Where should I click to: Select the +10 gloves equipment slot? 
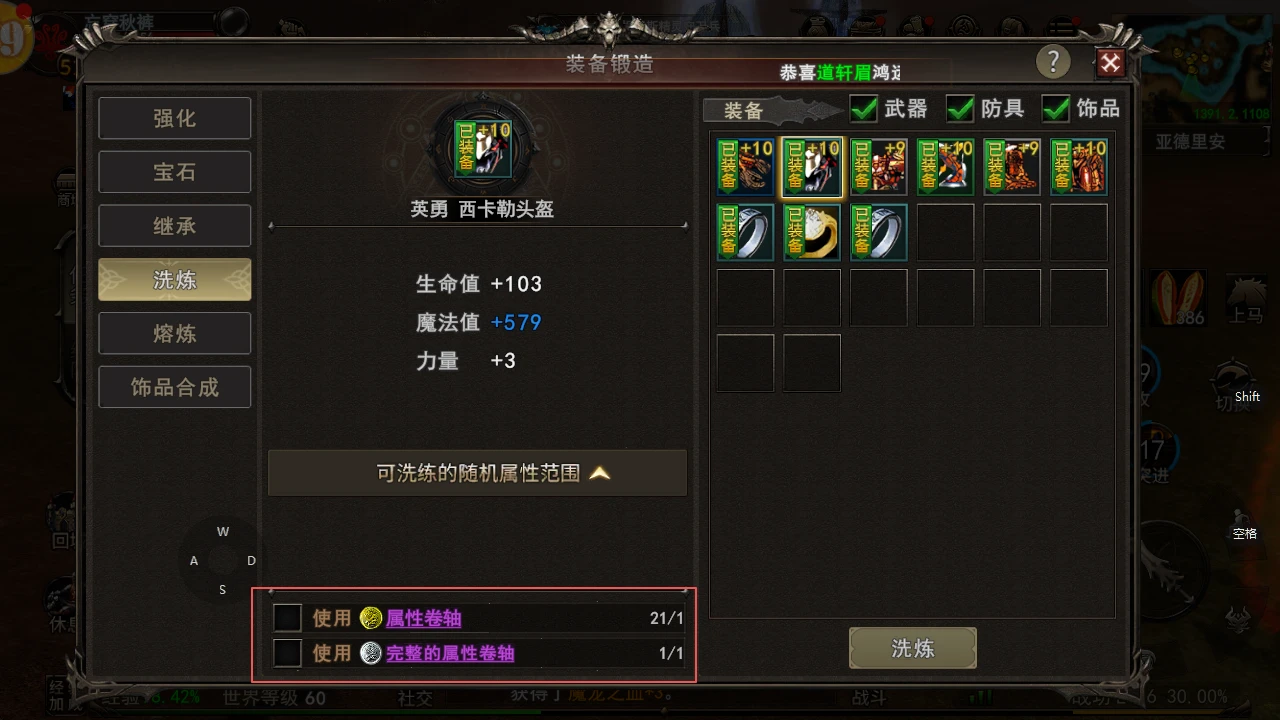coord(745,166)
